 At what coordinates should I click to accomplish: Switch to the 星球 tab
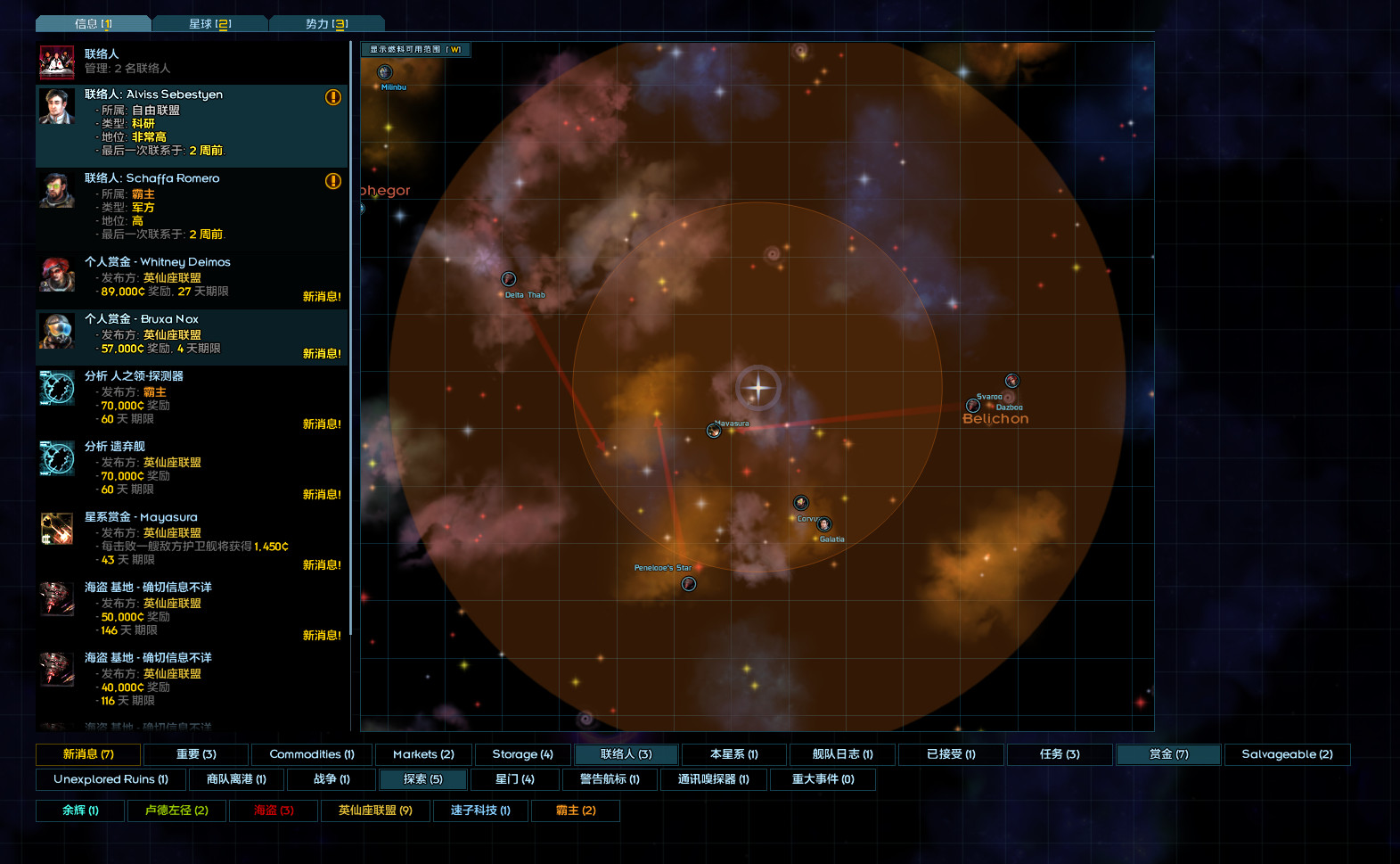209,24
